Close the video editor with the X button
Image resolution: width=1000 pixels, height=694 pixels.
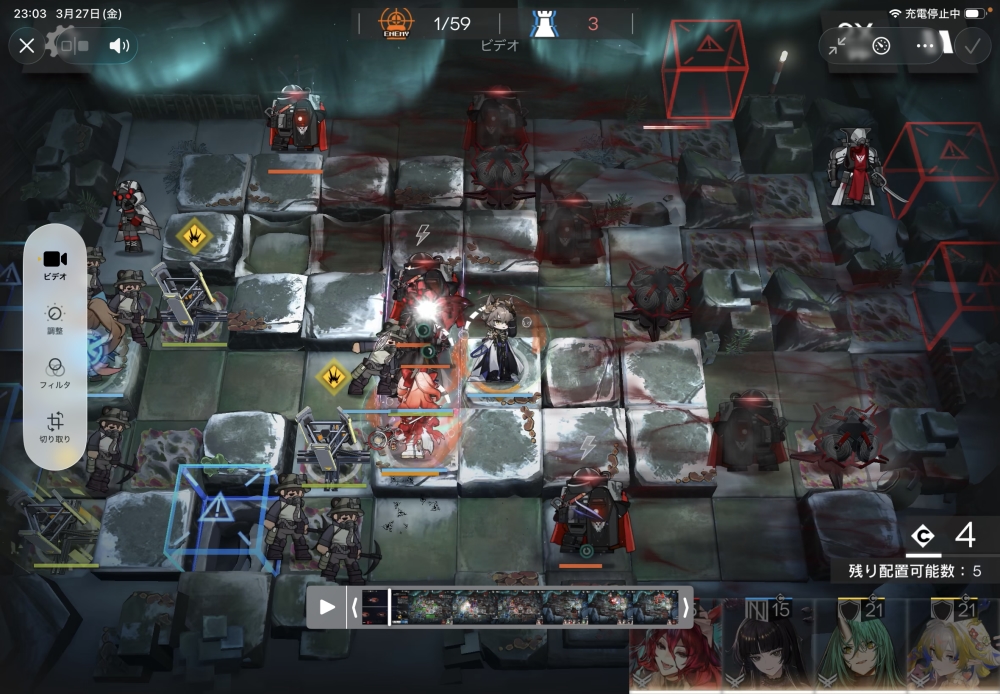pyautogui.click(x=27, y=46)
